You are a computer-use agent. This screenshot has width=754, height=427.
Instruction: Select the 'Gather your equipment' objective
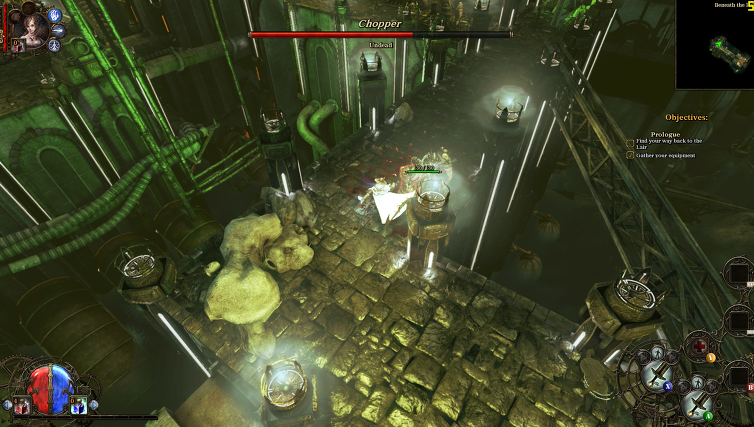pos(666,155)
